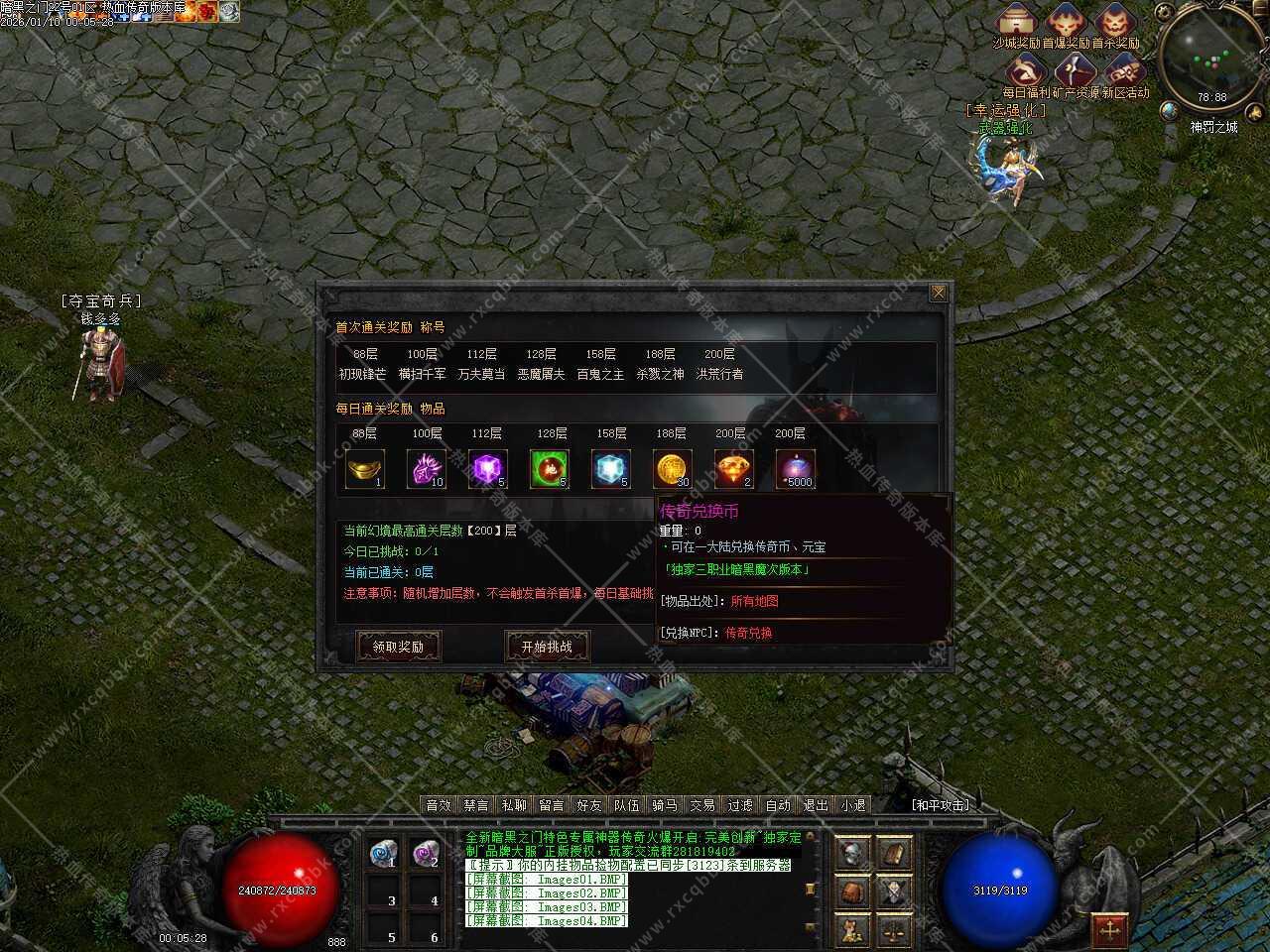Toggle the 和平攻击 attack mode label
The height and width of the screenshot is (952, 1270).
940,805
